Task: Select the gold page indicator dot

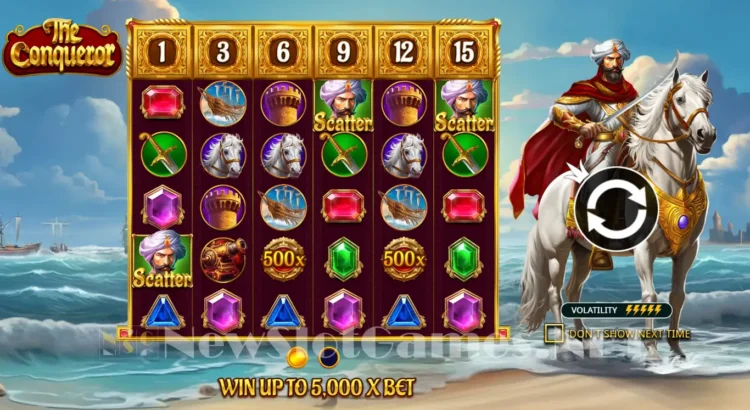Action: (x=296, y=357)
